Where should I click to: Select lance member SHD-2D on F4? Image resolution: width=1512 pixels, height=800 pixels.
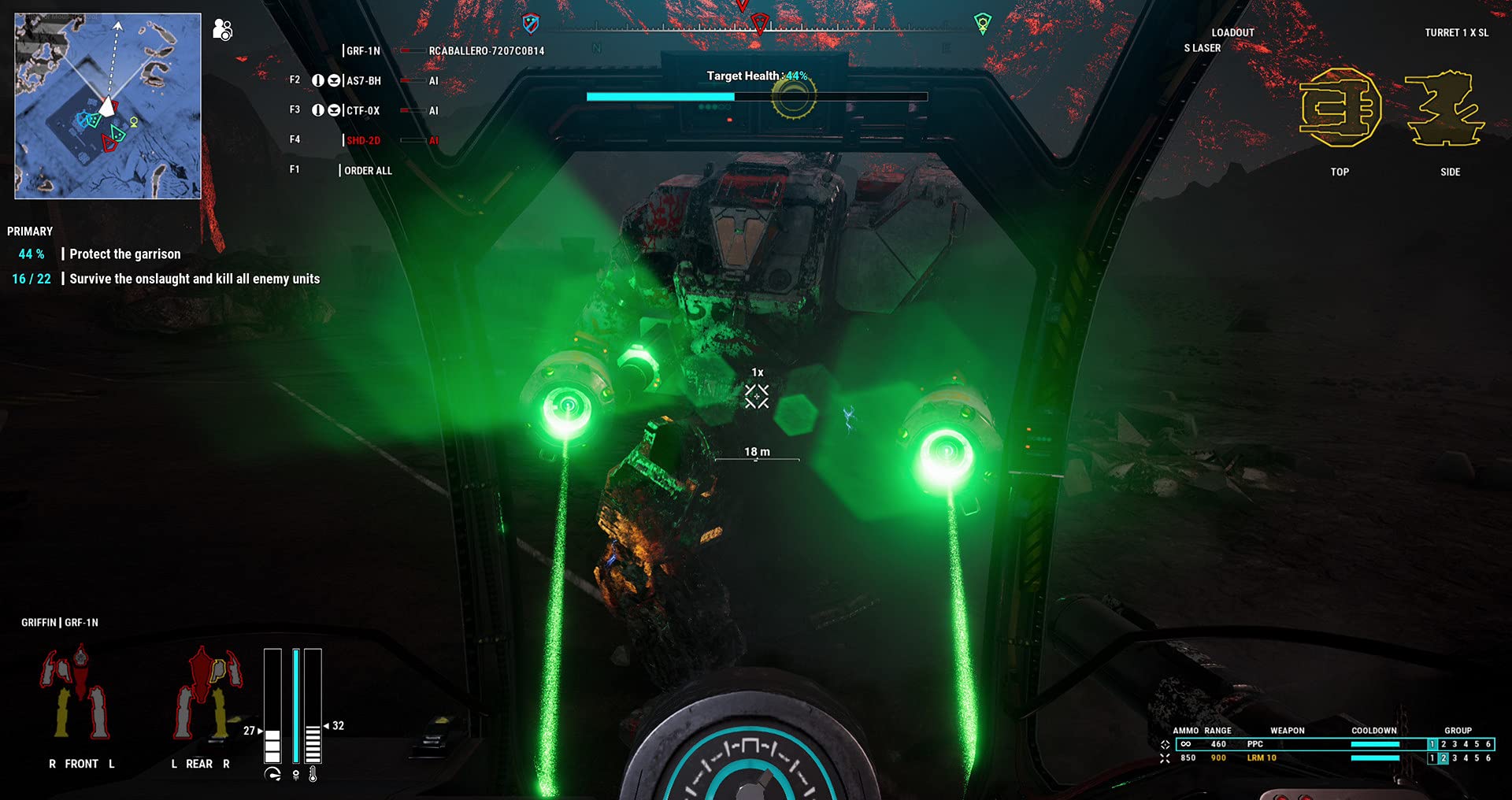pos(364,139)
